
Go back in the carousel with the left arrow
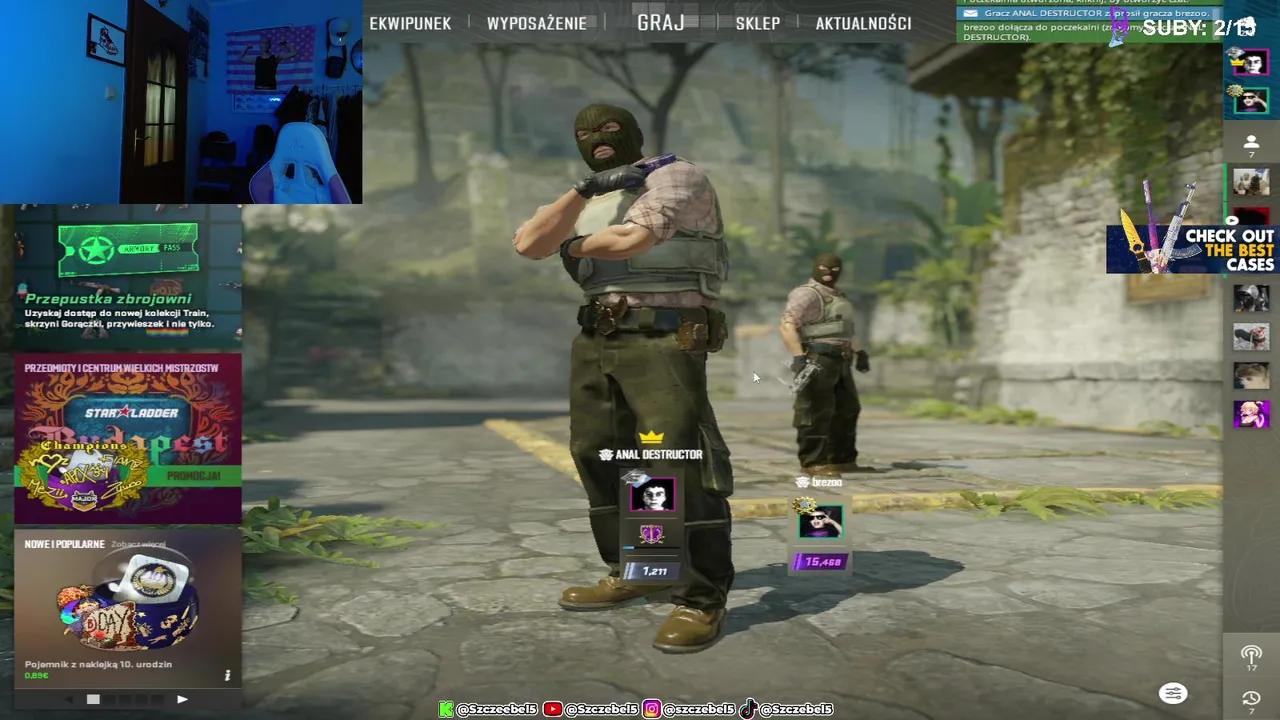pyautogui.click(x=68, y=699)
